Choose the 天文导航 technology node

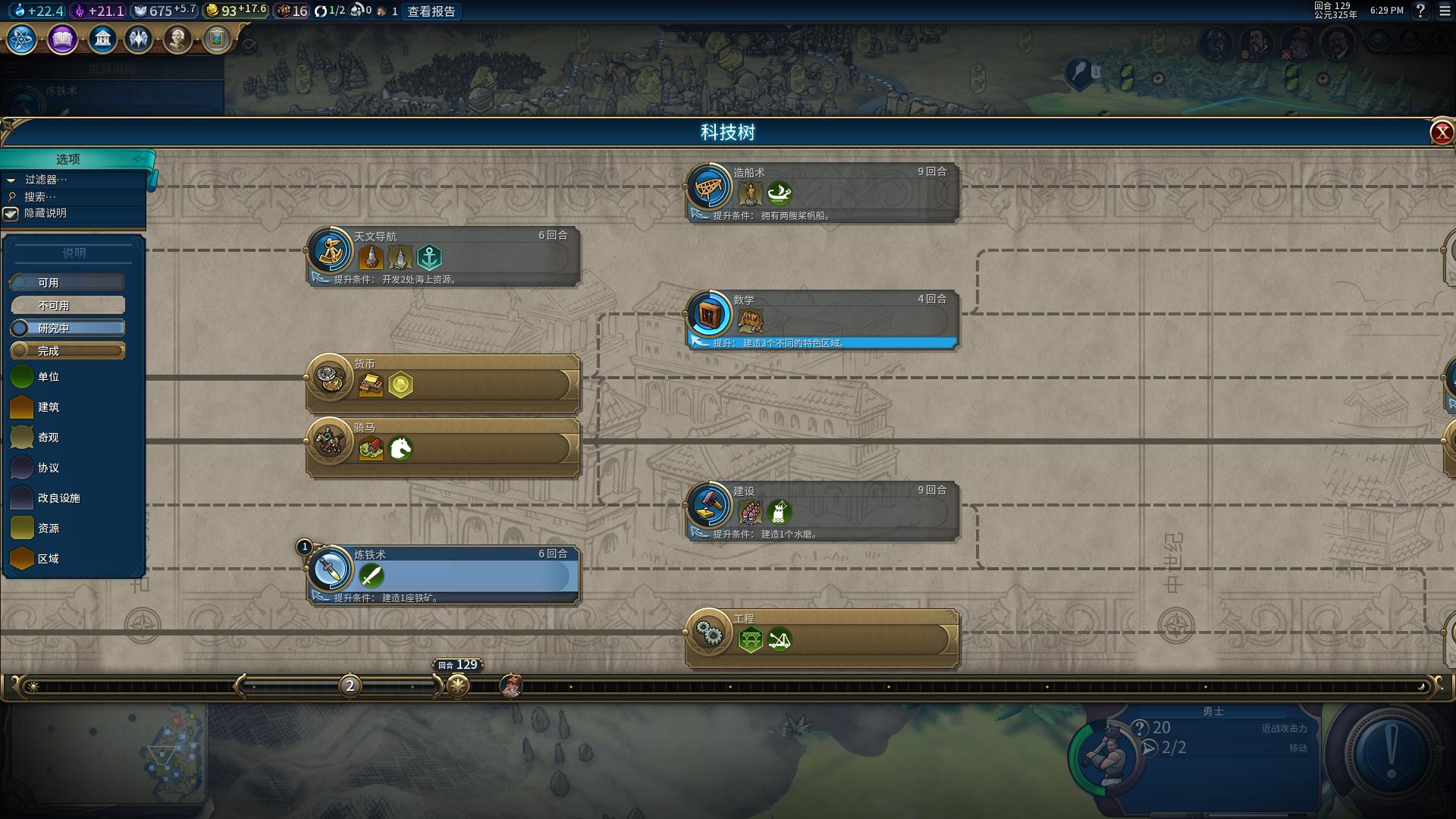pos(443,256)
